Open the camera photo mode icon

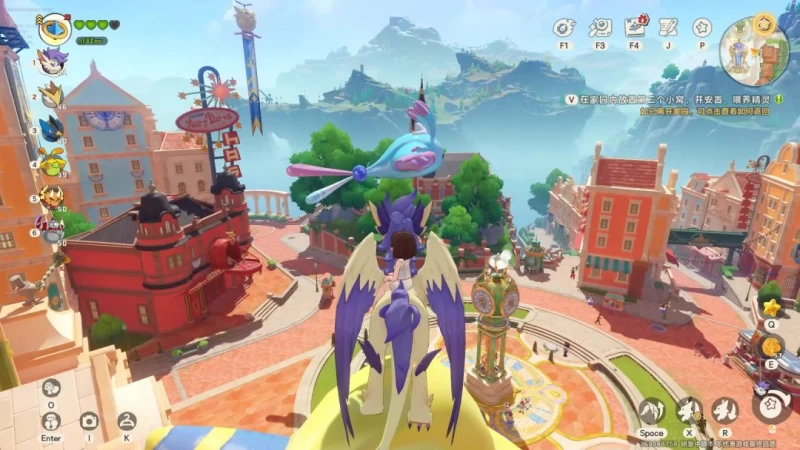(89, 421)
